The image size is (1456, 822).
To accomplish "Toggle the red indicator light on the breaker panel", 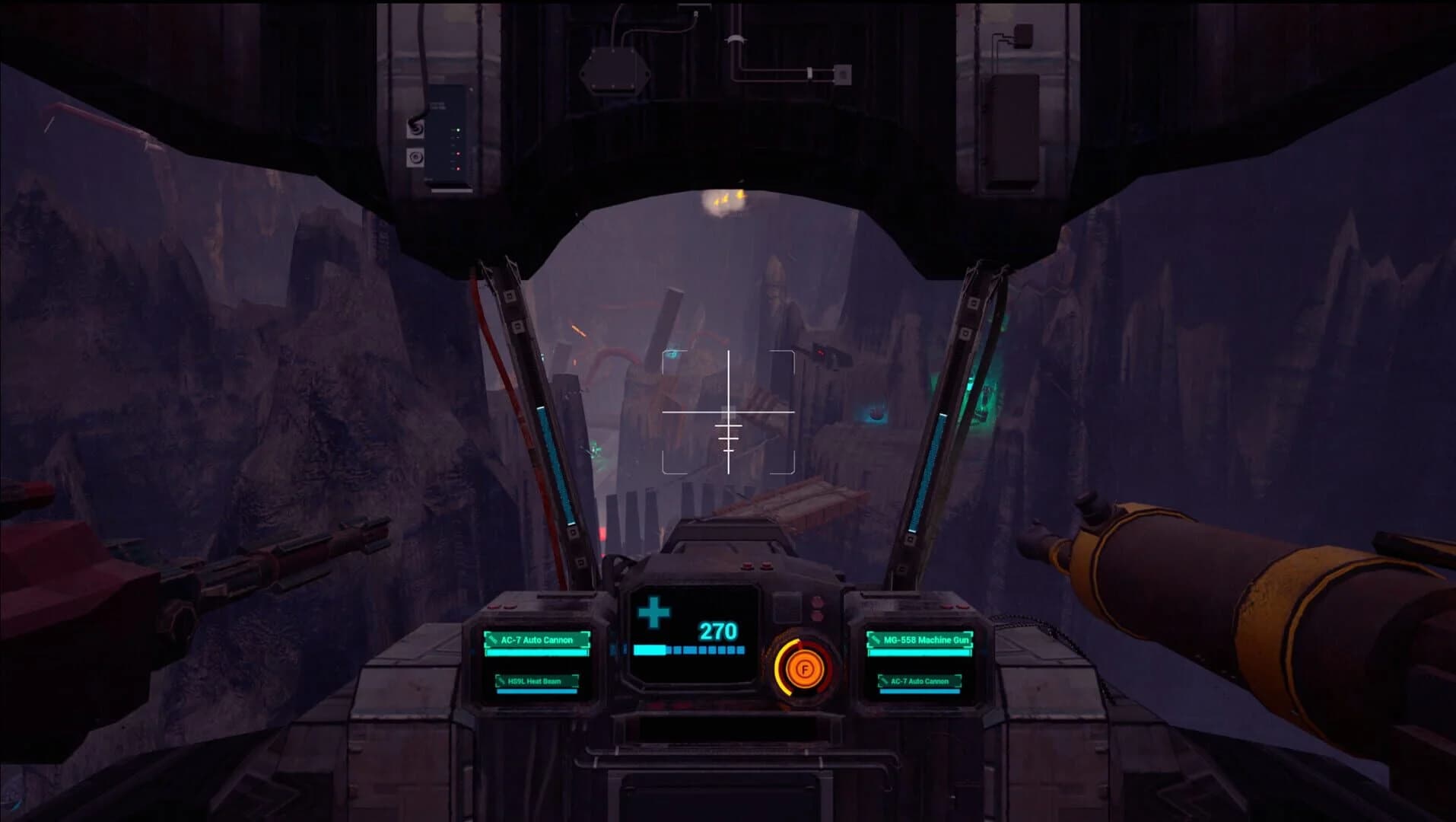I will click(459, 154).
